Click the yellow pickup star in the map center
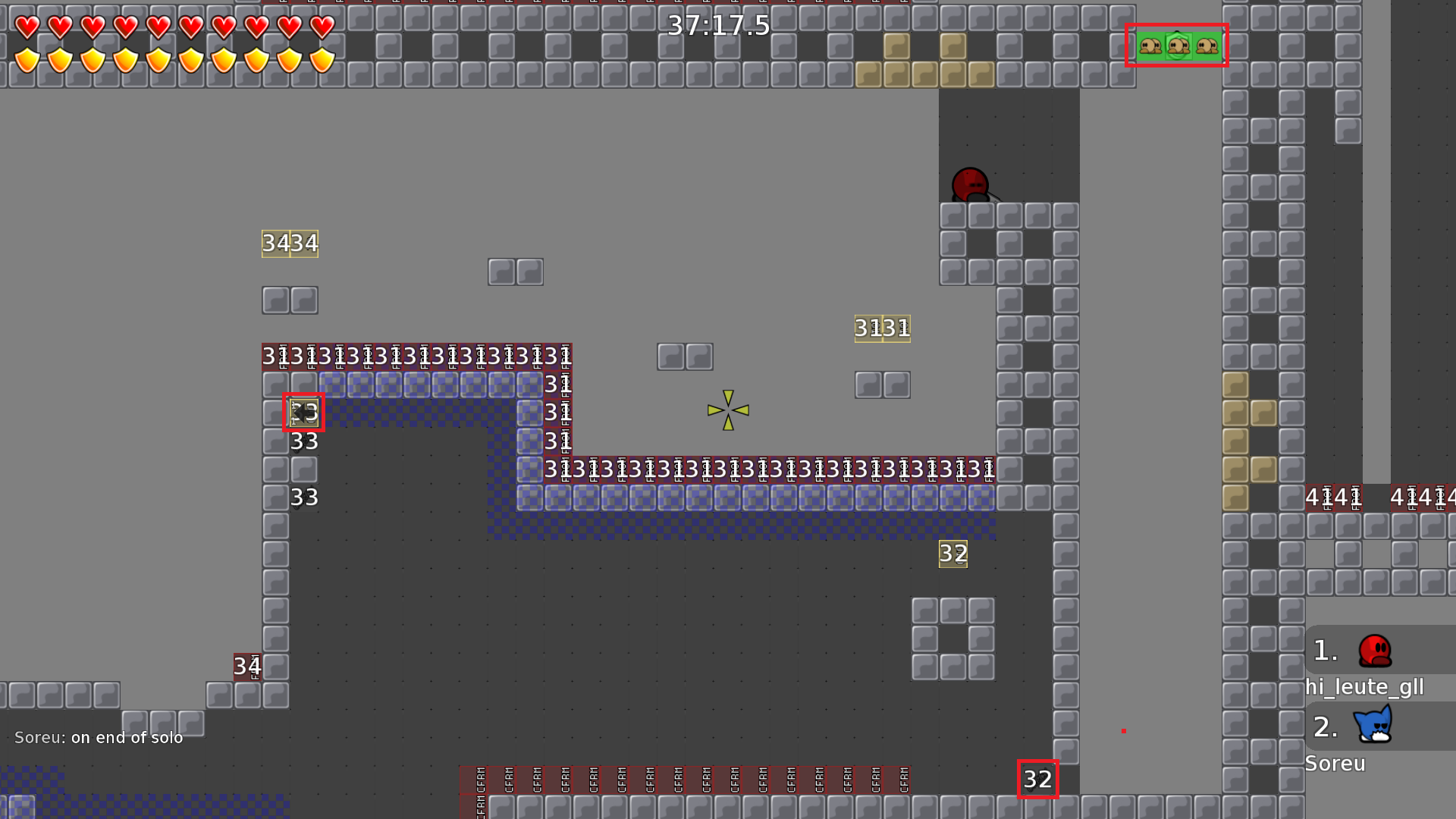The image size is (1456, 819). coord(726,409)
